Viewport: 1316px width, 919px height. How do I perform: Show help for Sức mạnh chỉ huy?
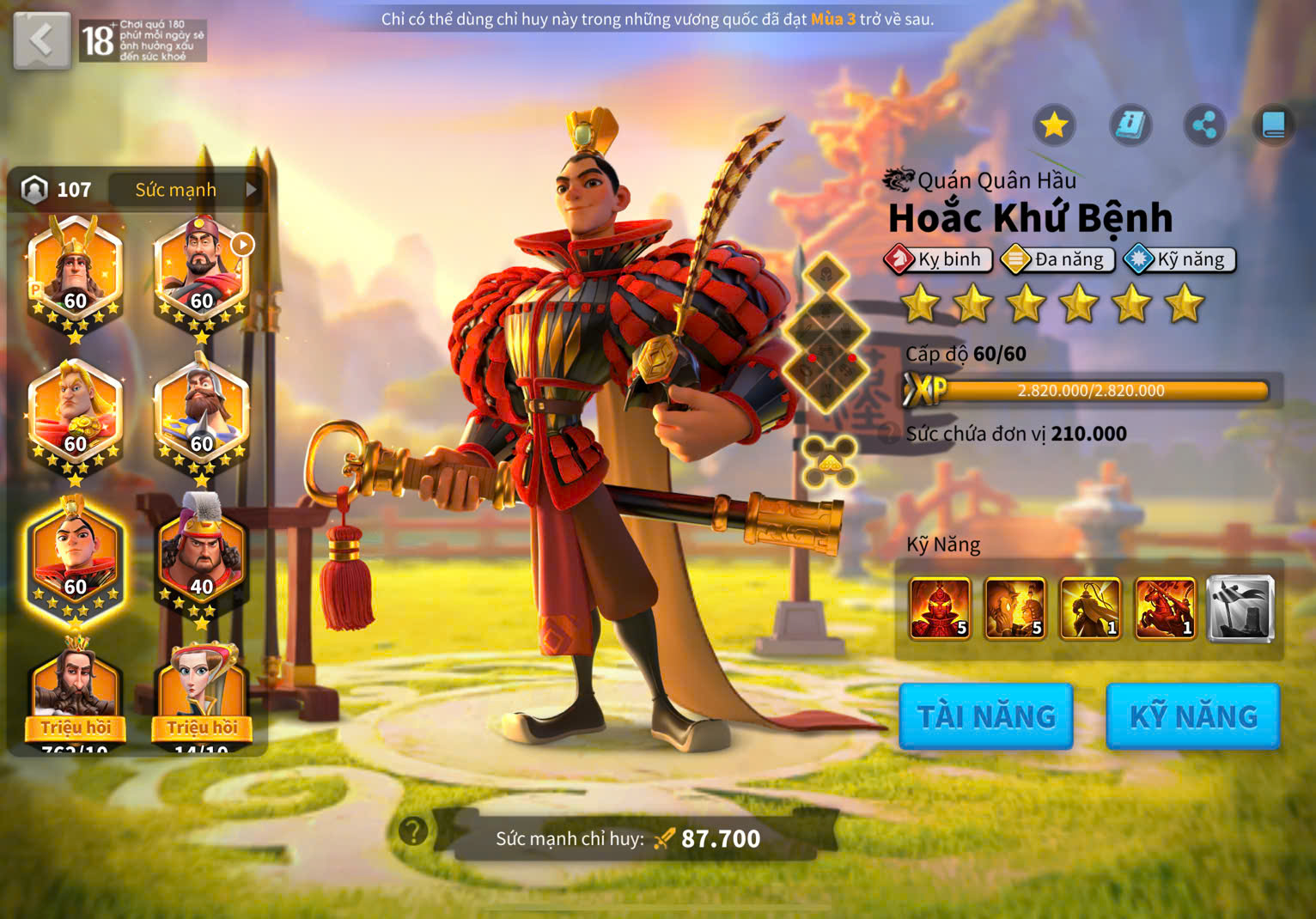[413, 831]
